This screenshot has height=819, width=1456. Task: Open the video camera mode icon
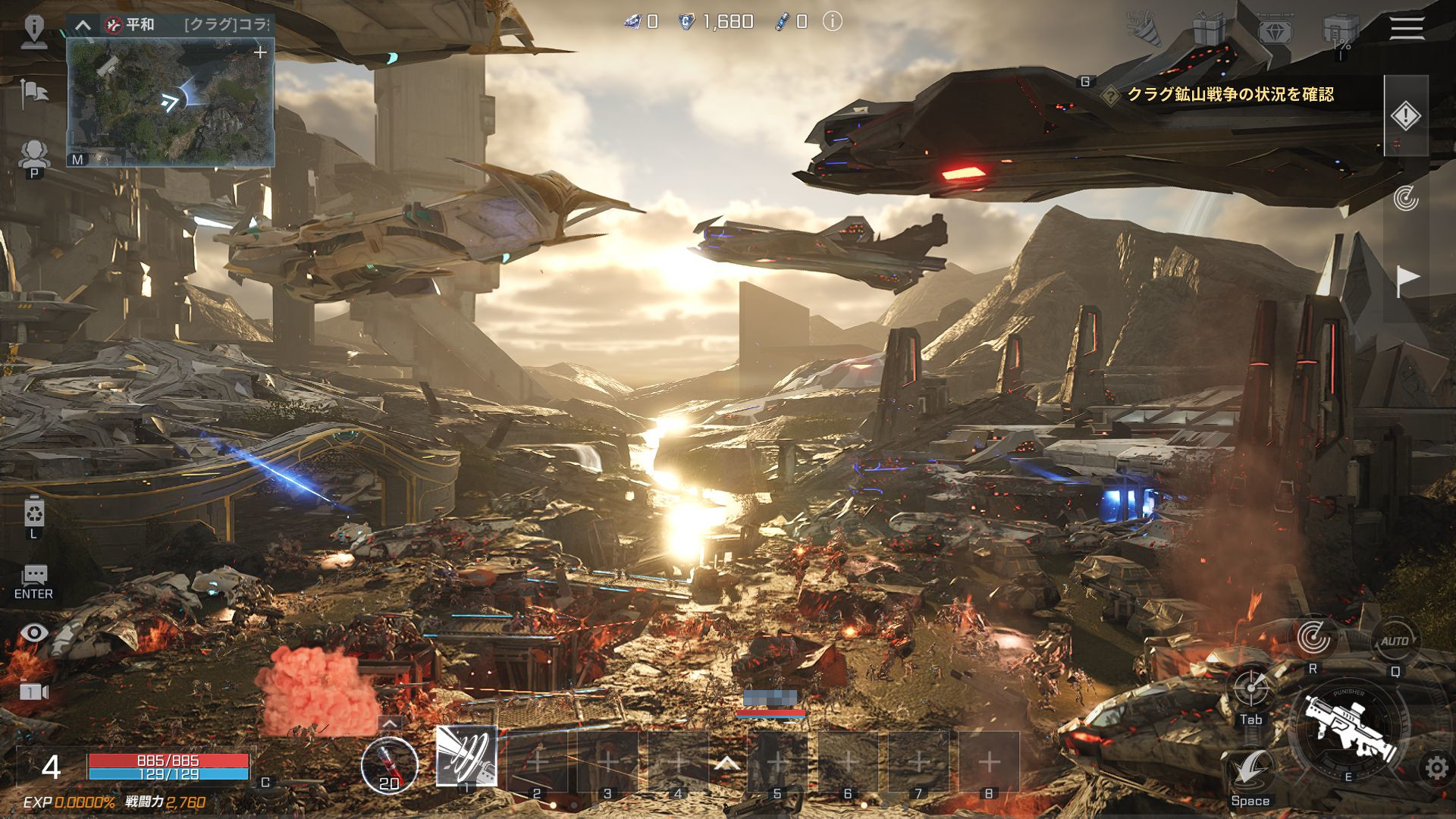pyautogui.click(x=34, y=691)
